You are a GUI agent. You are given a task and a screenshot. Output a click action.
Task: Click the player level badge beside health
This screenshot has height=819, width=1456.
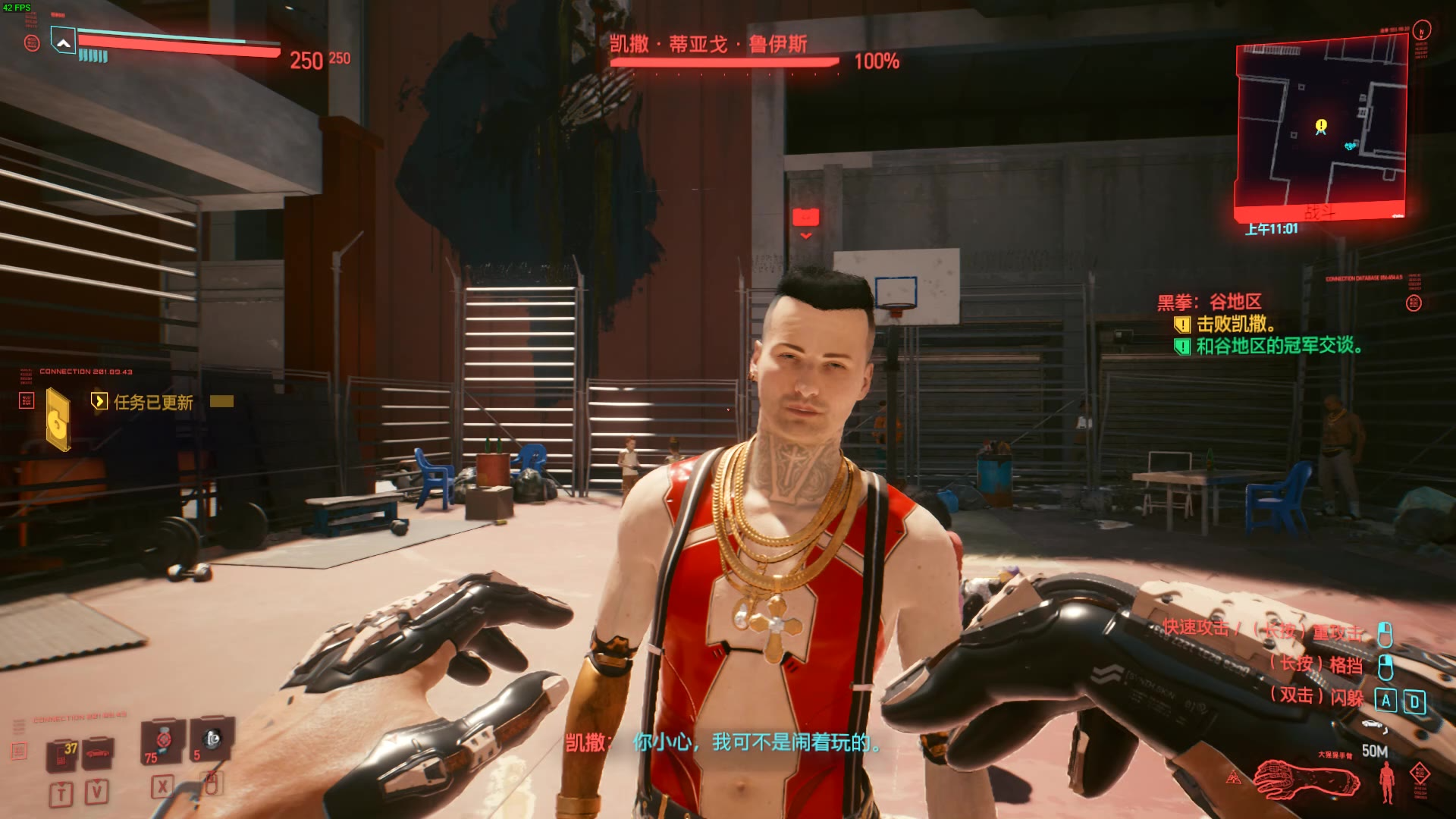pos(63,41)
